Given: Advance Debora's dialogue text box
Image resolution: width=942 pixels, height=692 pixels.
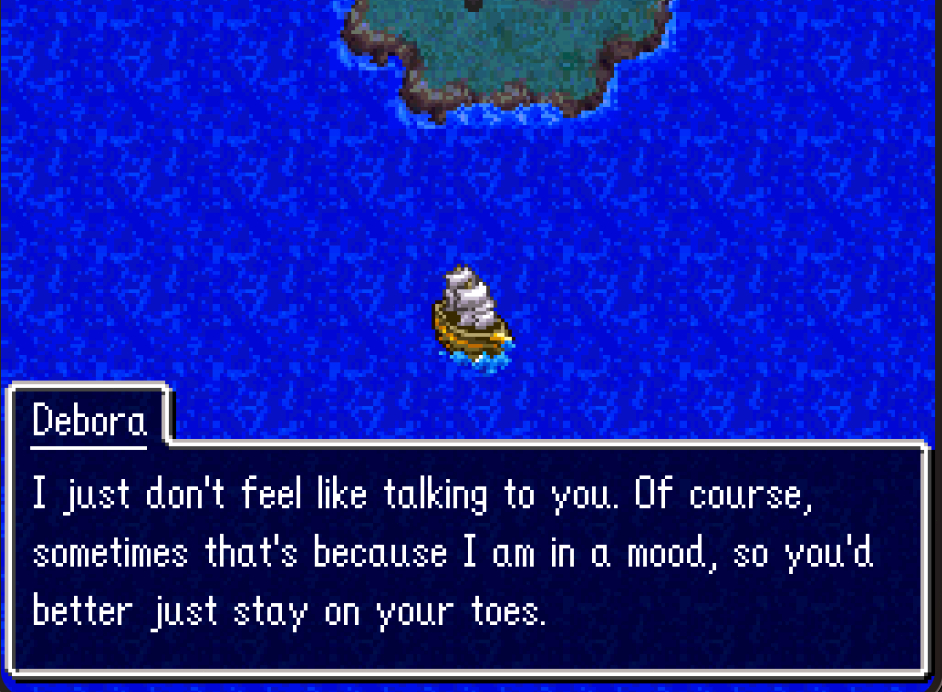Looking at the screenshot, I should click(468, 555).
